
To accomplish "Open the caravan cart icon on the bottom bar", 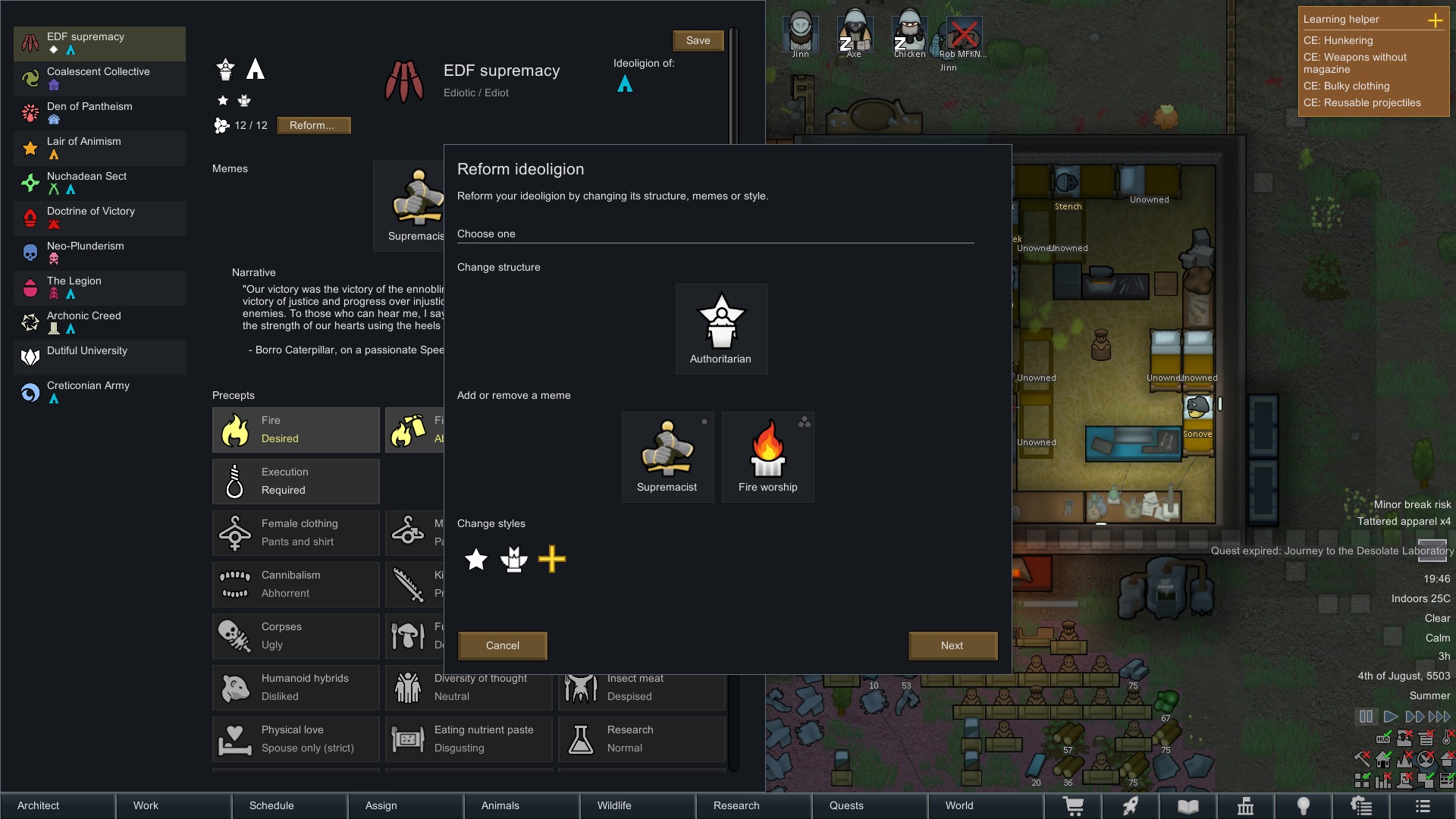I will (1075, 806).
